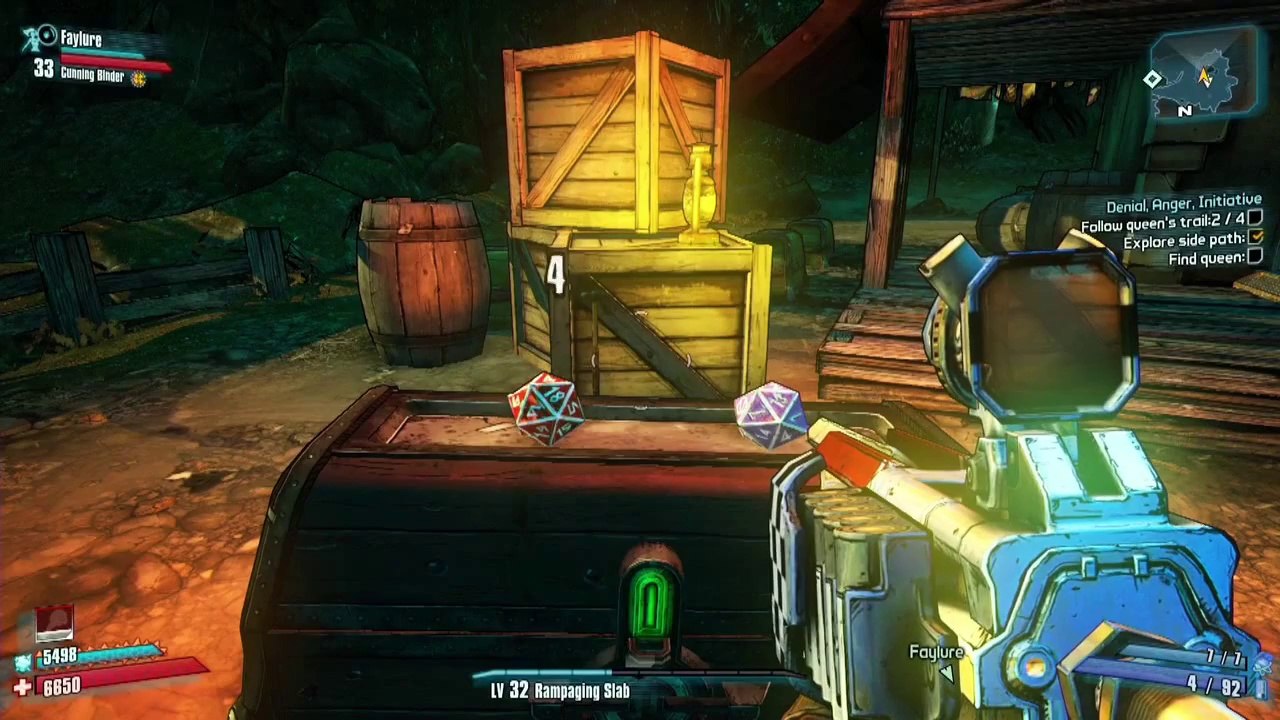Open the Denial, Anger, Initiative mission tracker
Screen dimensions: 1280x720
click(1183, 205)
